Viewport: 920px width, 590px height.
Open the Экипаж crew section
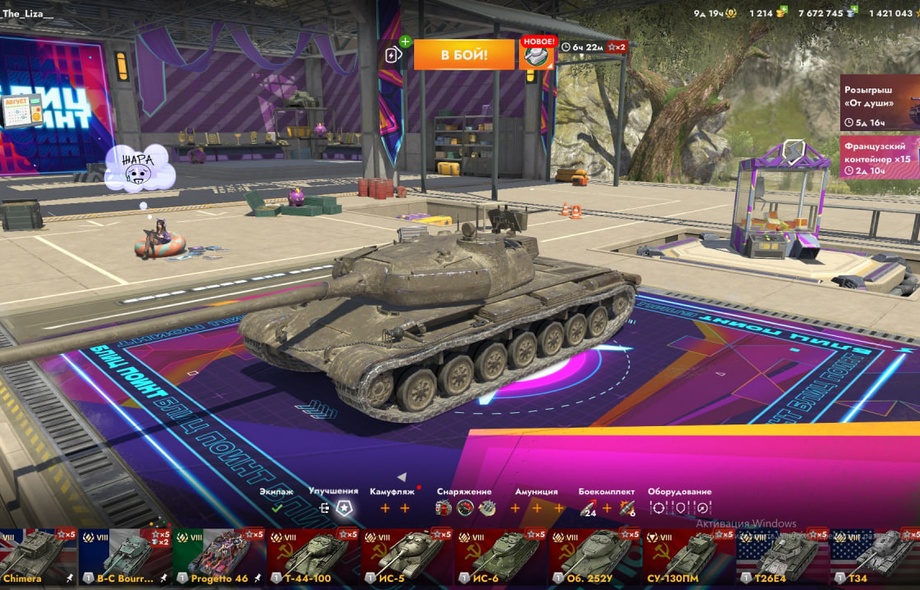[277, 507]
